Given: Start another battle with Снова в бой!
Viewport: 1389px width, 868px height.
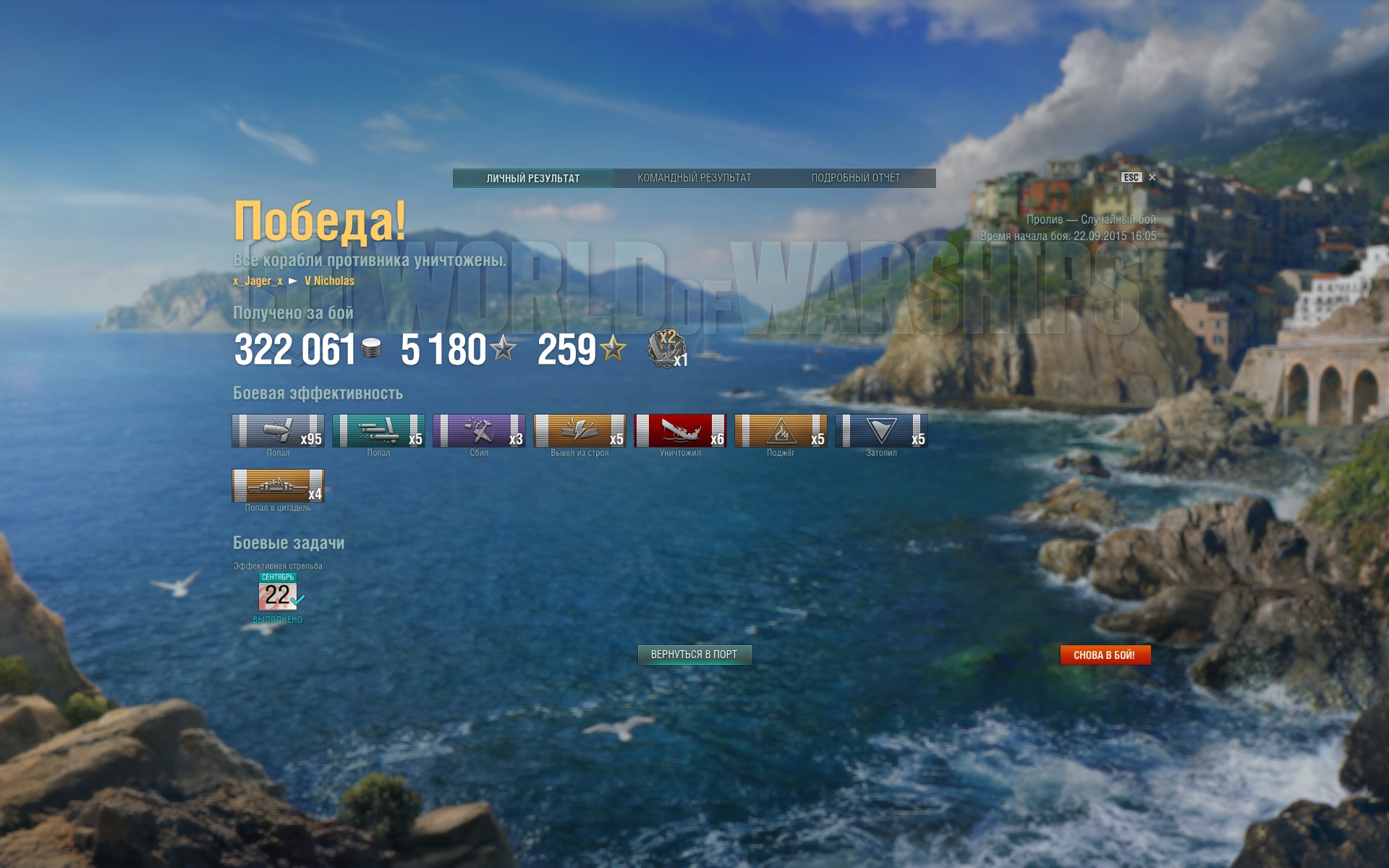Looking at the screenshot, I should point(1105,655).
